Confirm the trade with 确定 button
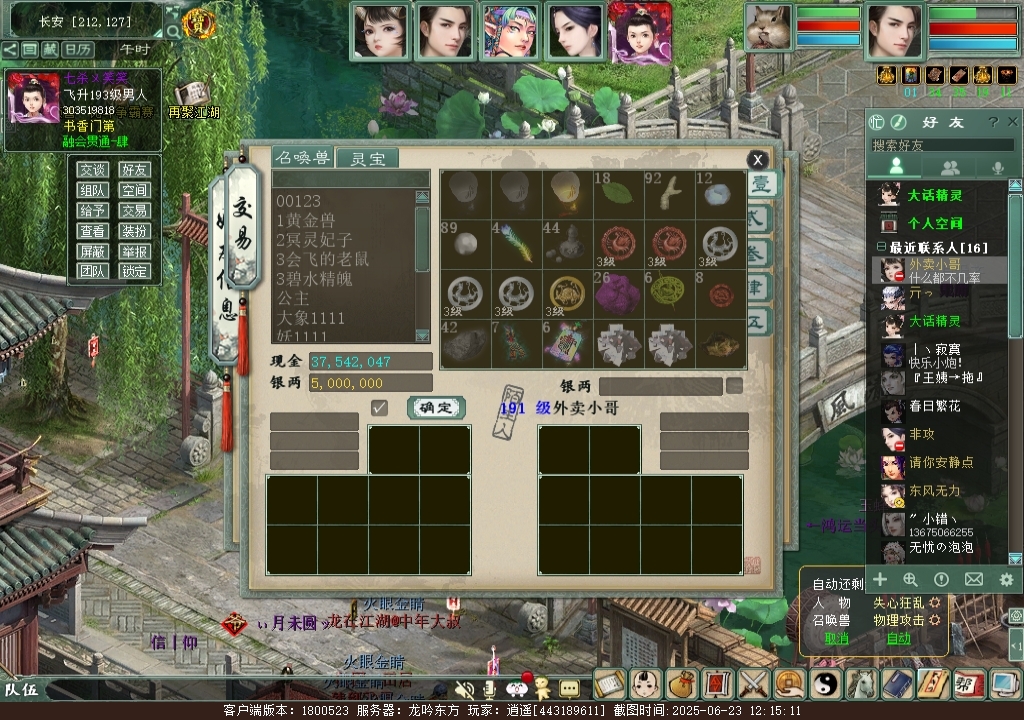Viewport: 1024px width, 720px height. tap(436, 407)
